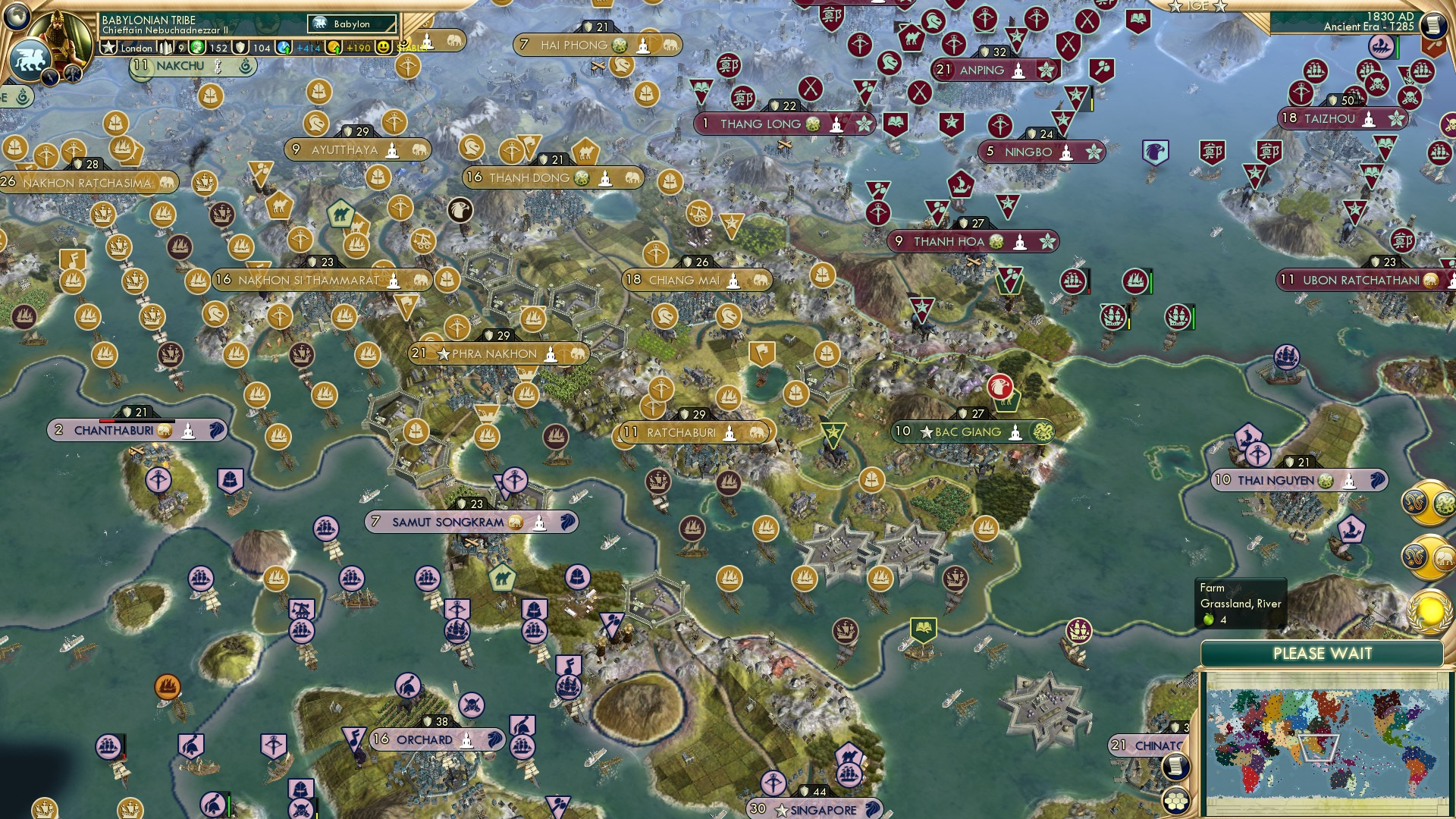Open the notifications scroll icon at top right

[1435, 24]
